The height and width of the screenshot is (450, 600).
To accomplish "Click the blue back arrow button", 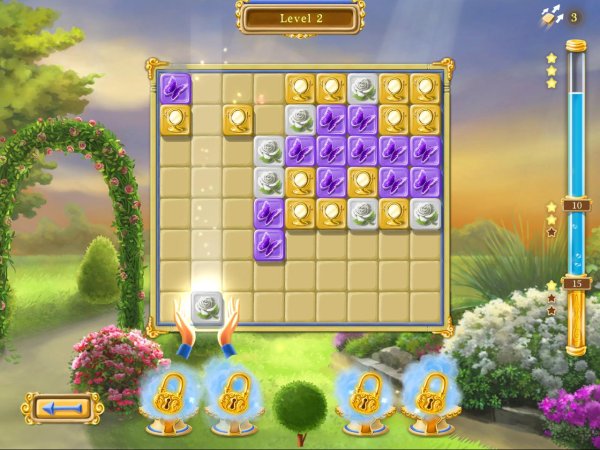I will pyautogui.click(x=64, y=407).
